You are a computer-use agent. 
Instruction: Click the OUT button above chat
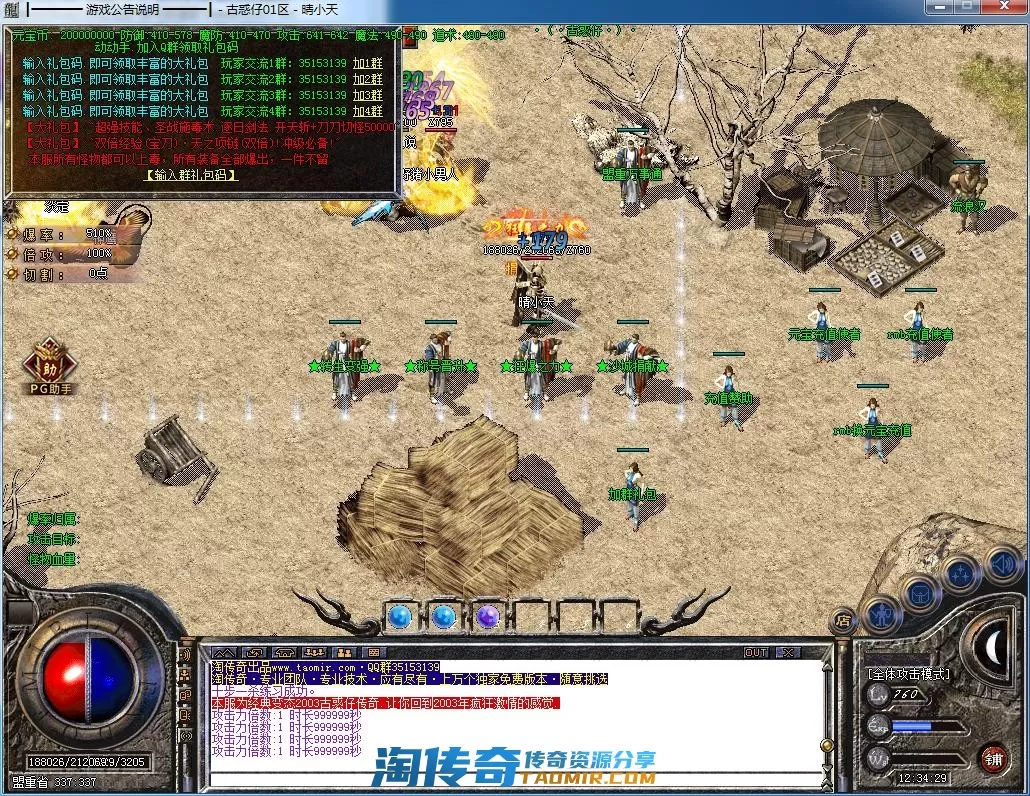[757, 653]
